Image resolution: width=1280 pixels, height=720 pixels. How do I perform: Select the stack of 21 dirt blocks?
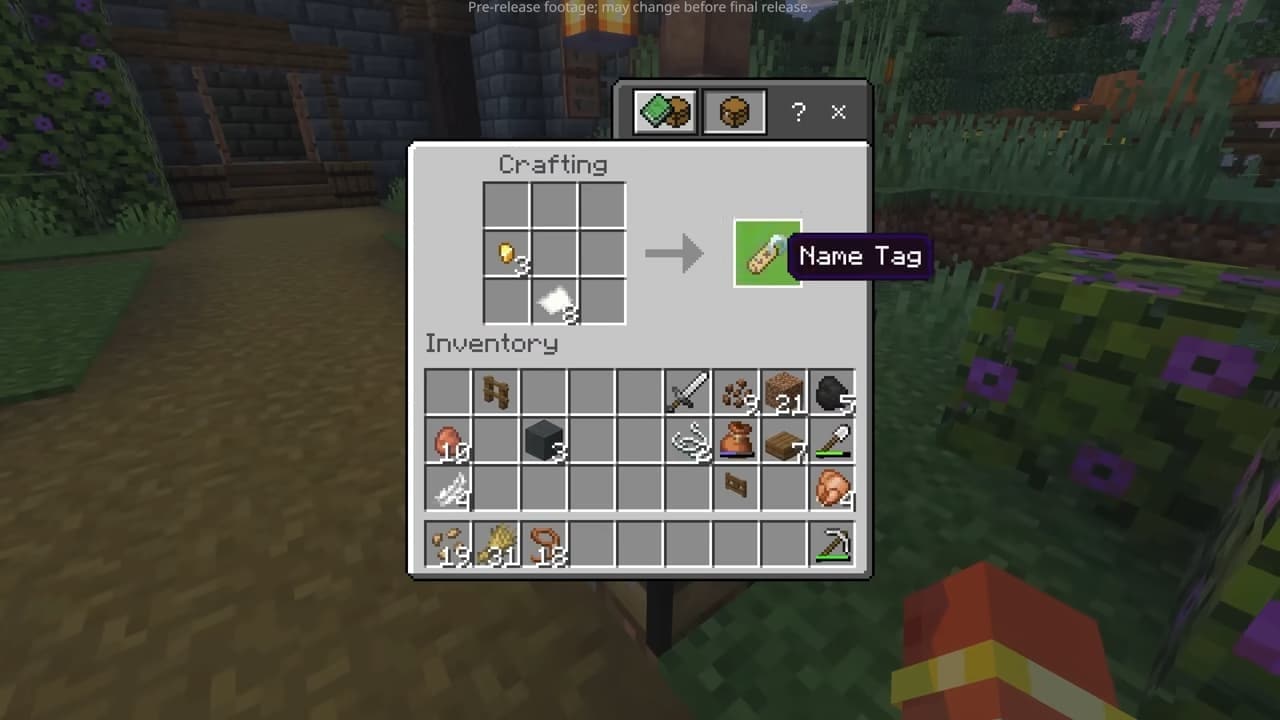(x=784, y=392)
